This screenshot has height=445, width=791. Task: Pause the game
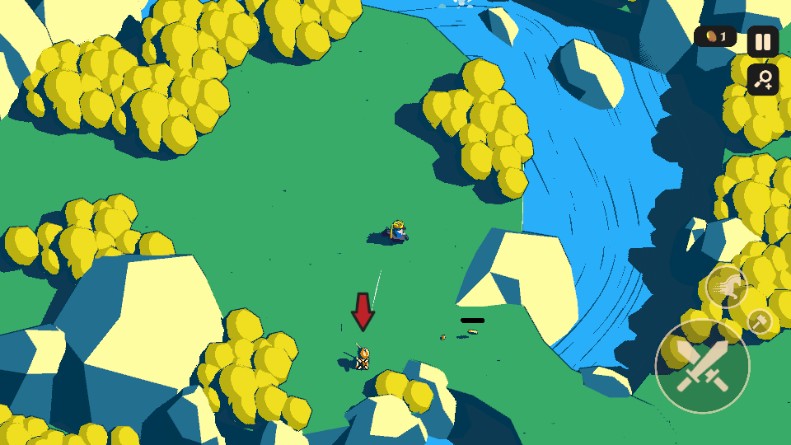[763, 41]
